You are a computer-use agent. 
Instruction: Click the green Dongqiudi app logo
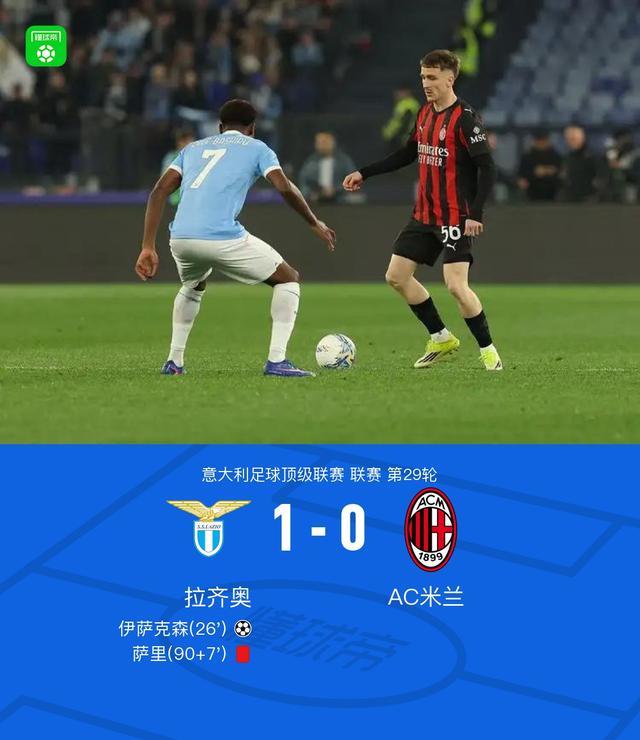[x=46, y=47]
